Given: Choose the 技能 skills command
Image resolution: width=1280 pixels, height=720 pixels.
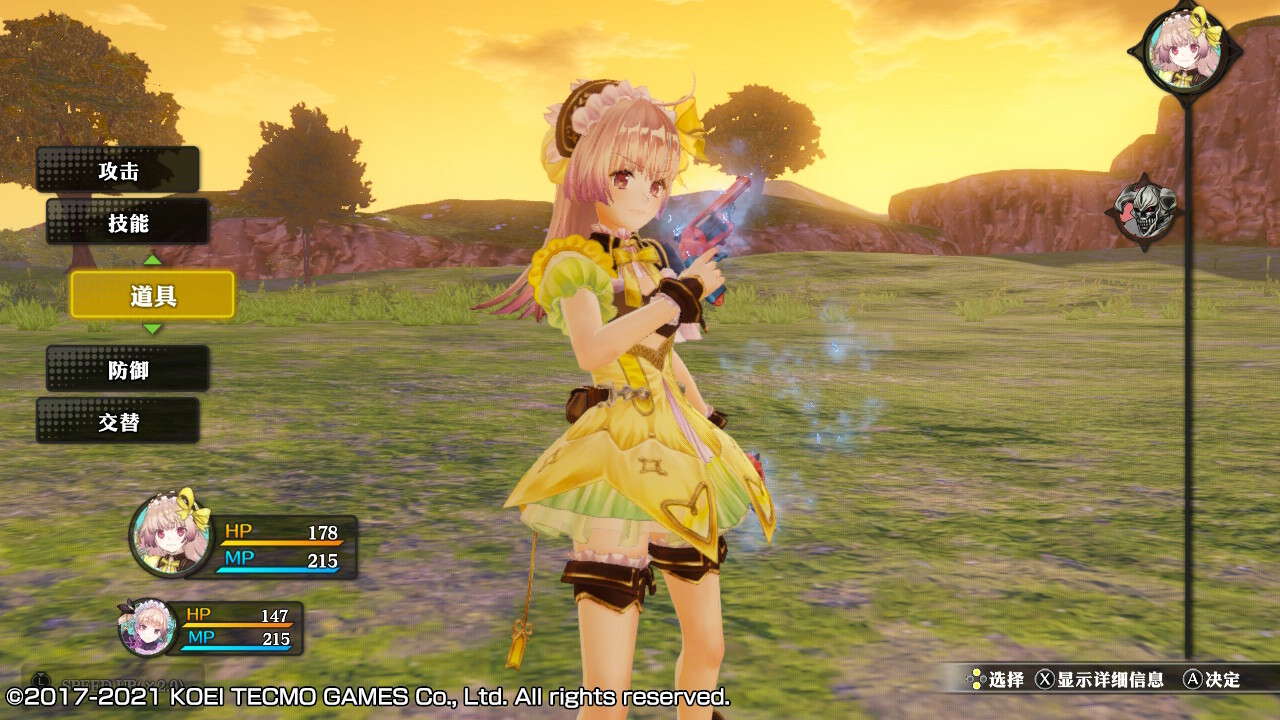Looking at the screenshot, I should 128,222.
